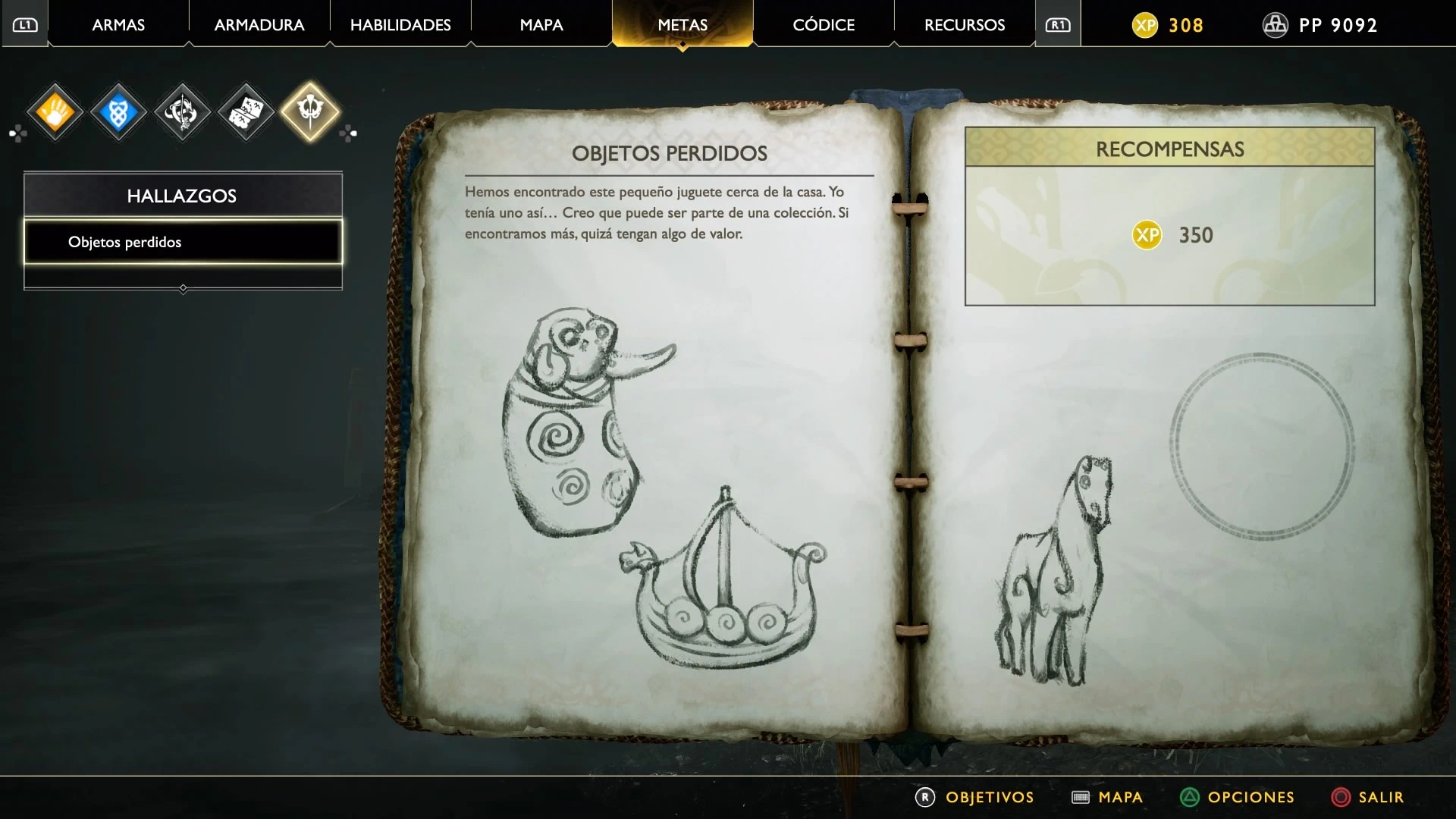Viewport: 1456px width, 819px height.
Task: Choose the blue knot-pattern category icon
Action: coord(118,113)
